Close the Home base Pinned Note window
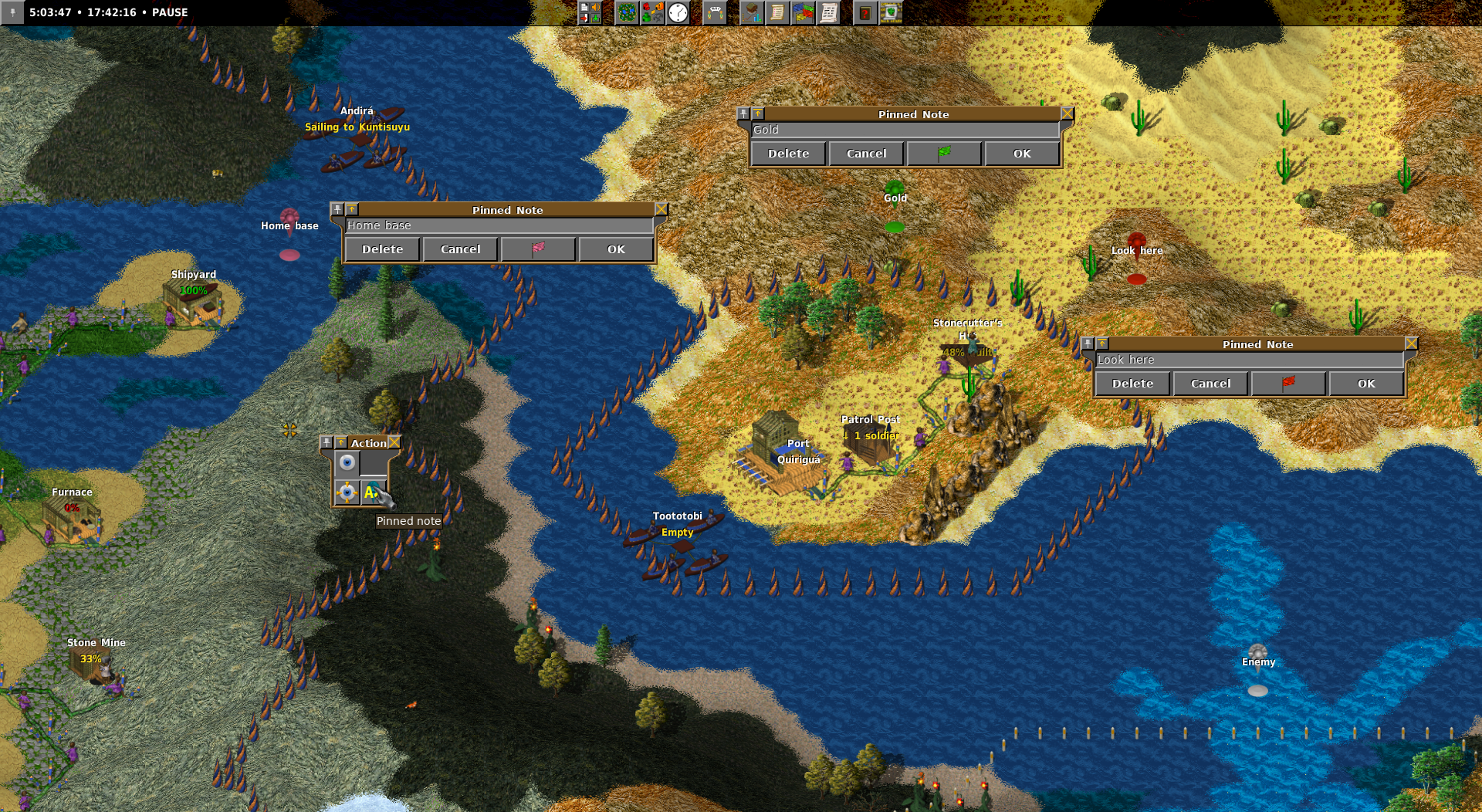 (x=661, y=209)
